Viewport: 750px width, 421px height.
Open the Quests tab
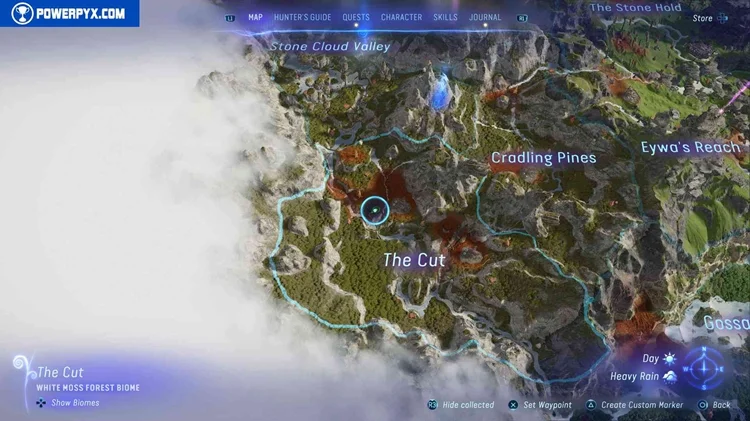point(355,17)
